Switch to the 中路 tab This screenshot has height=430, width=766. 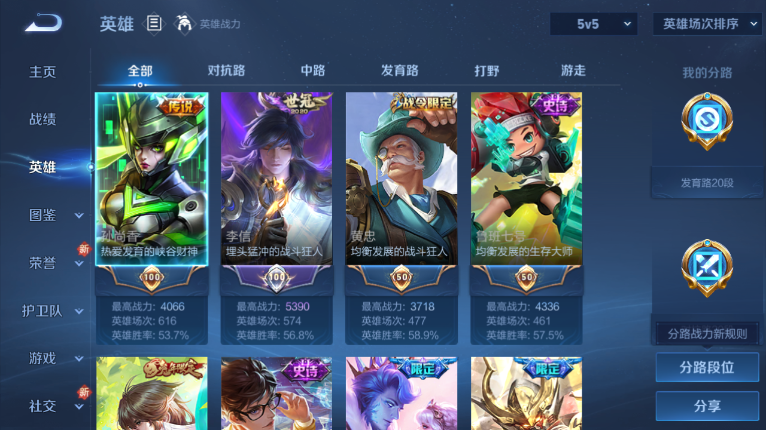pyautogui.click(x=313, y=71)
